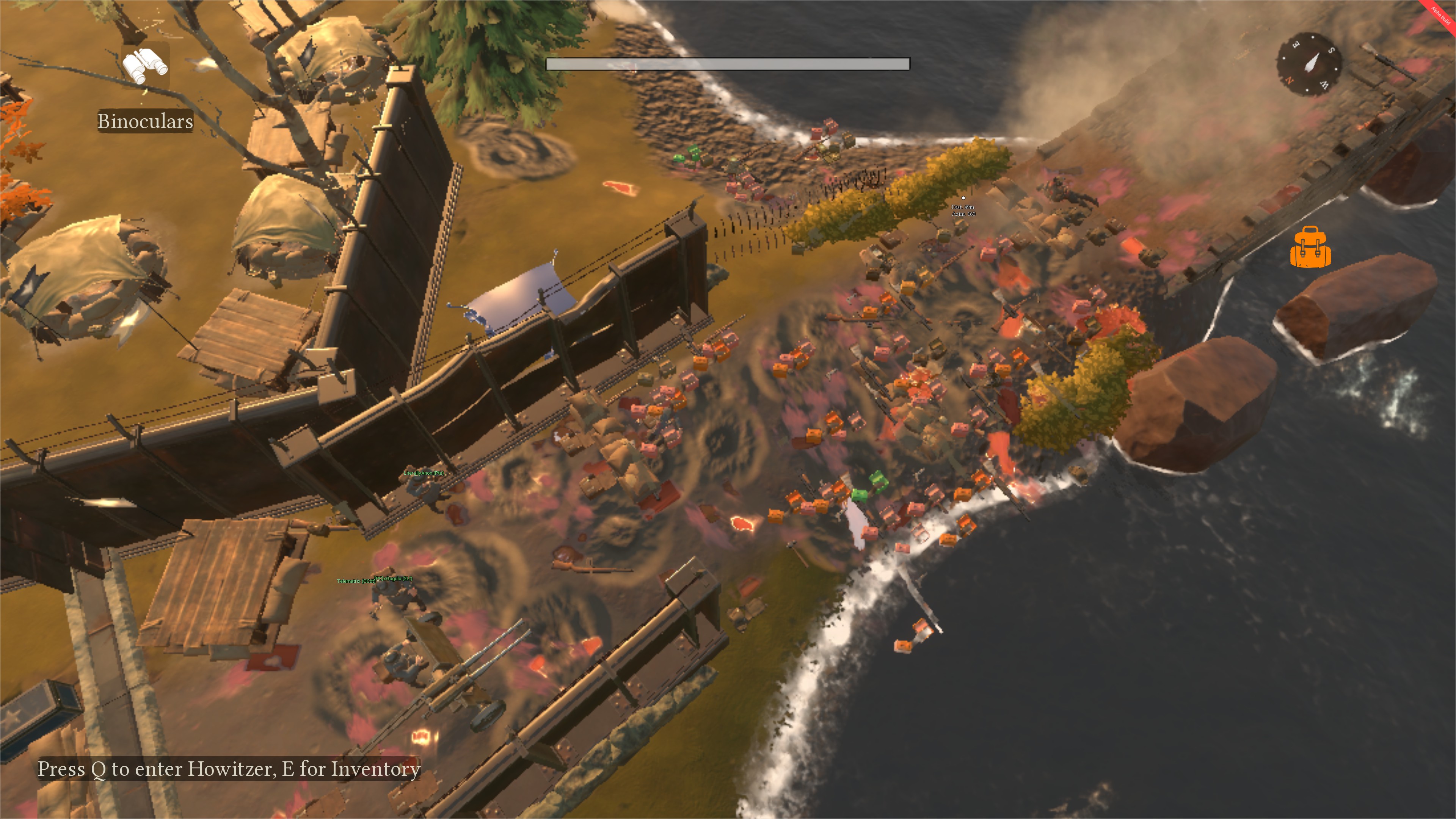Expand the [PC]xGugulu (2Lt) player tag
This screenshot has width=1456, height=819.
(393, 579)
